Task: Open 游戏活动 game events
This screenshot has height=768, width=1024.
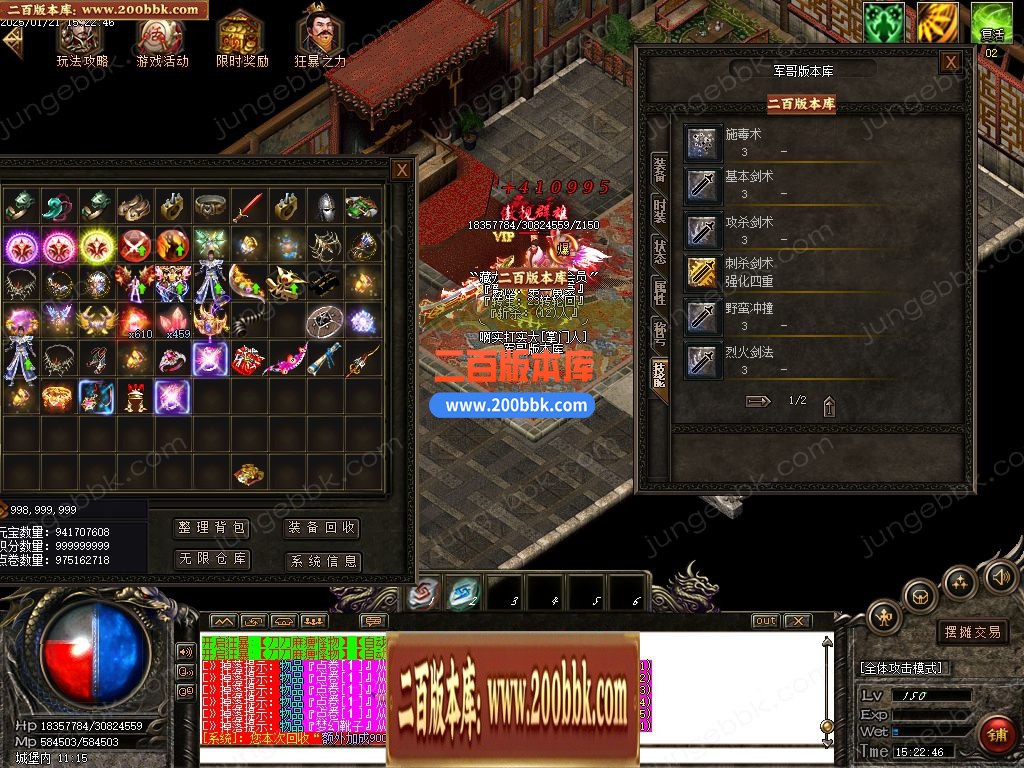Action: [x=161, y=40]
